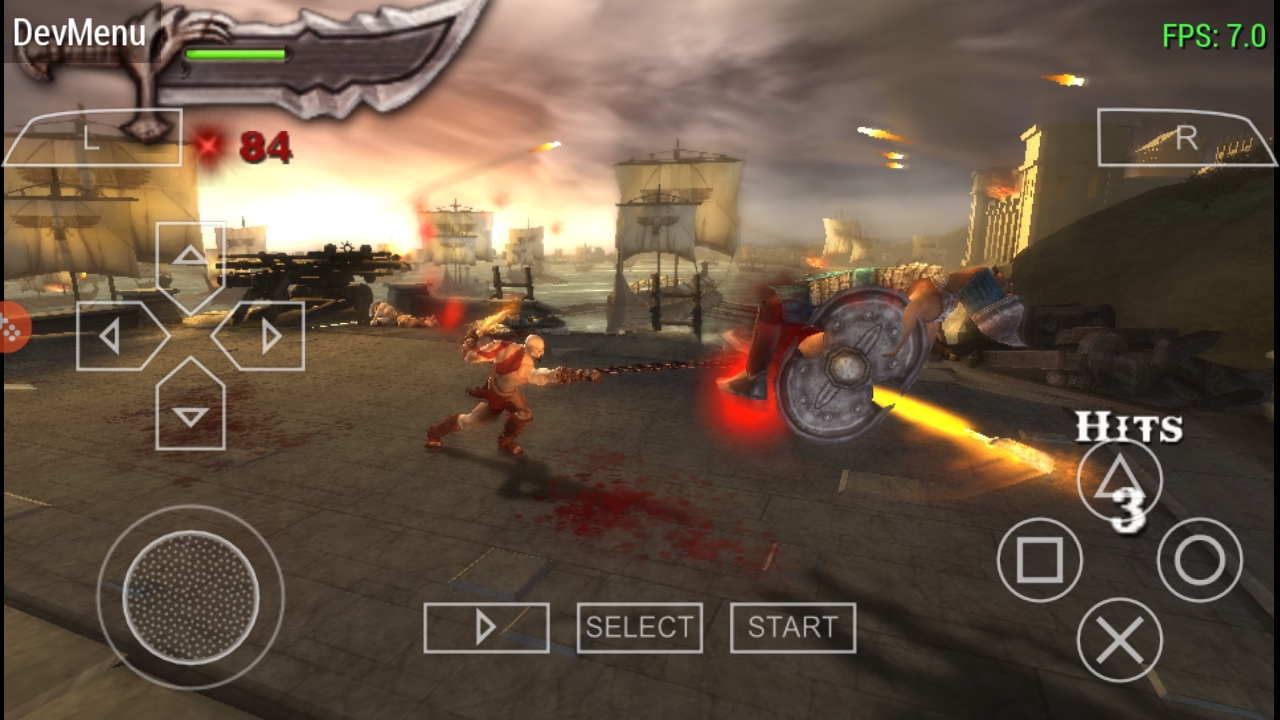Tap the cross action button
The width and height of the screenshot is (1280, 720).
(1120, 640)
